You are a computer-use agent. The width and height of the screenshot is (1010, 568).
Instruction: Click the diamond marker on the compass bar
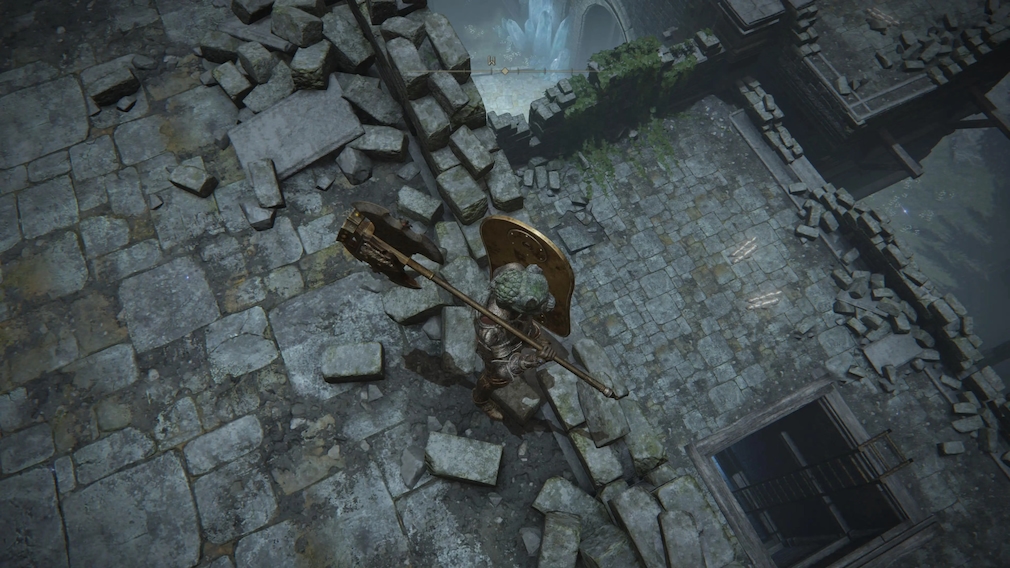[505, 71]
